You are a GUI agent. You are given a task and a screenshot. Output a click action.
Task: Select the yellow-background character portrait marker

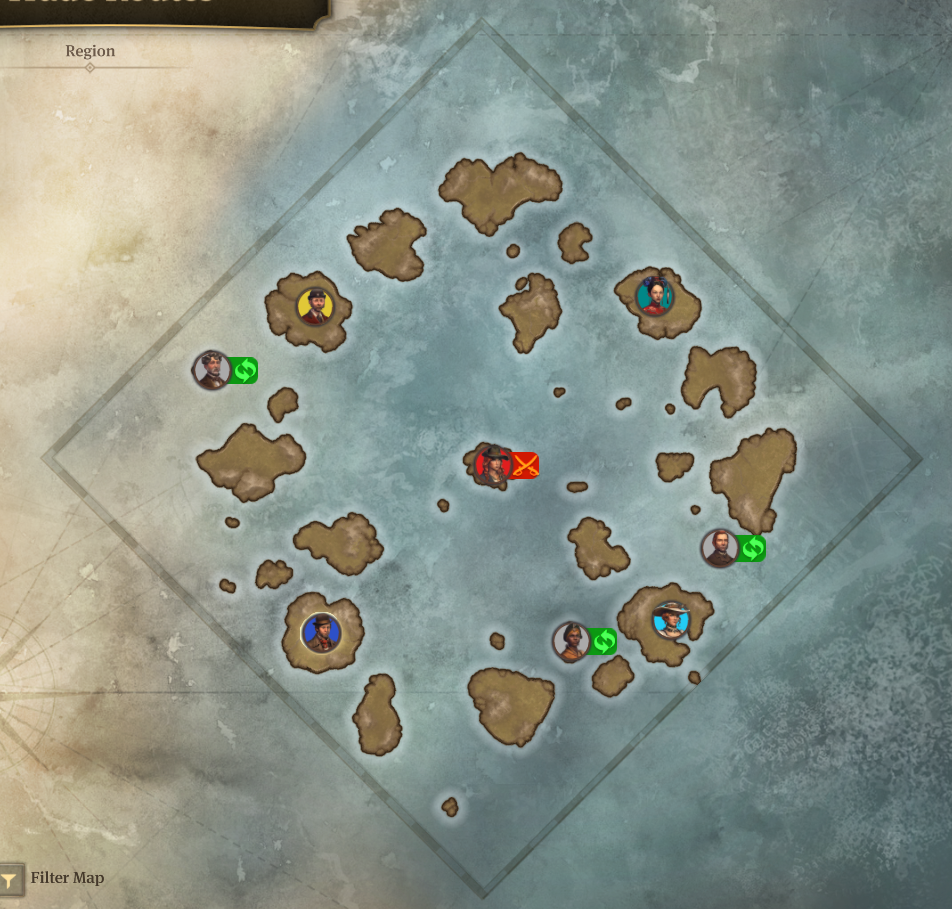tap(315, 306)
